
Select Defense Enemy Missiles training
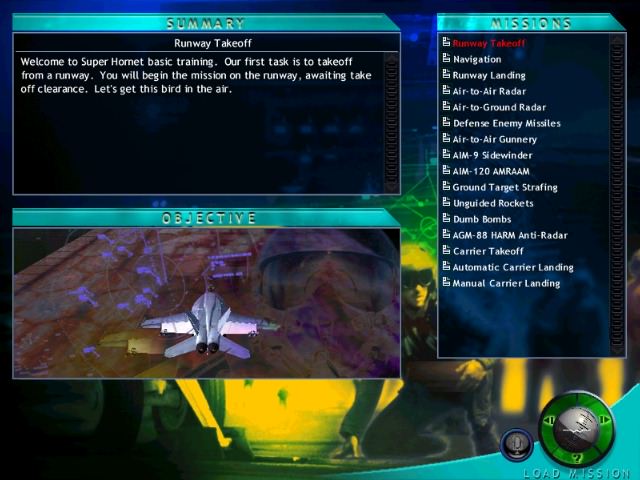506,124
